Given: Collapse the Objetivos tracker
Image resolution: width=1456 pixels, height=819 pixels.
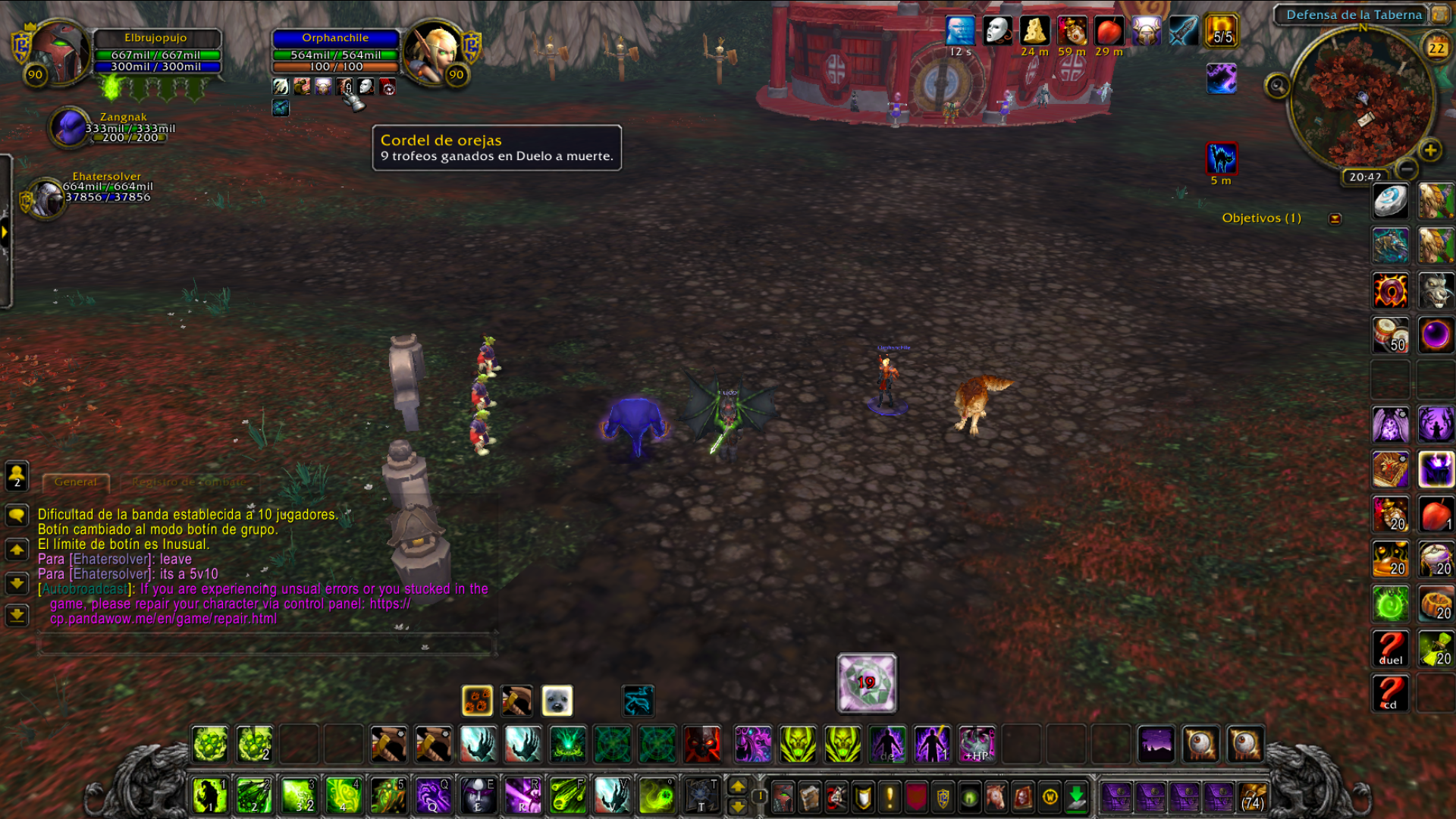Looking at the screenshot, I should point(1335,218).
